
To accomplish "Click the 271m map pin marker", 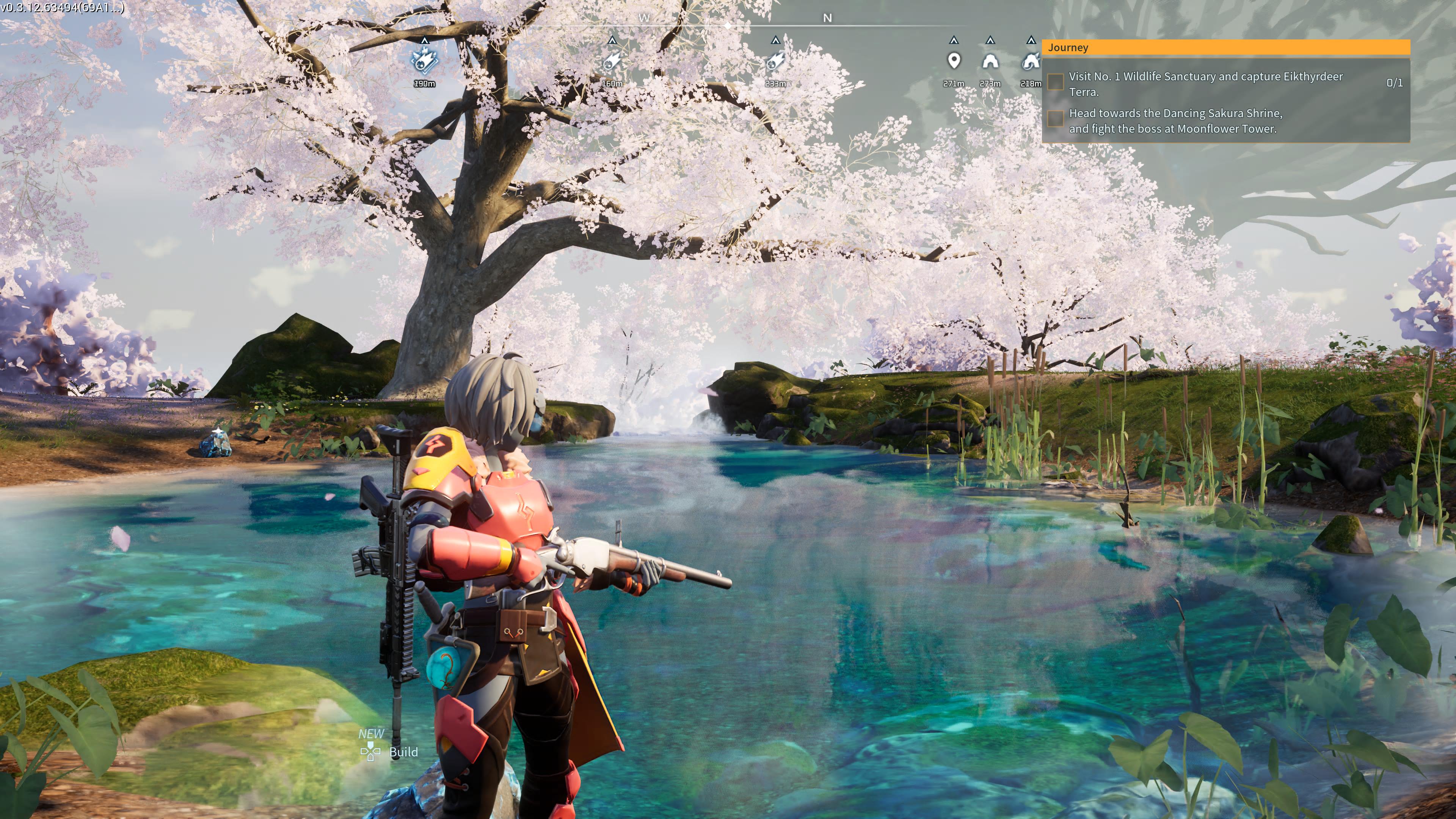I will click(954, 61).
